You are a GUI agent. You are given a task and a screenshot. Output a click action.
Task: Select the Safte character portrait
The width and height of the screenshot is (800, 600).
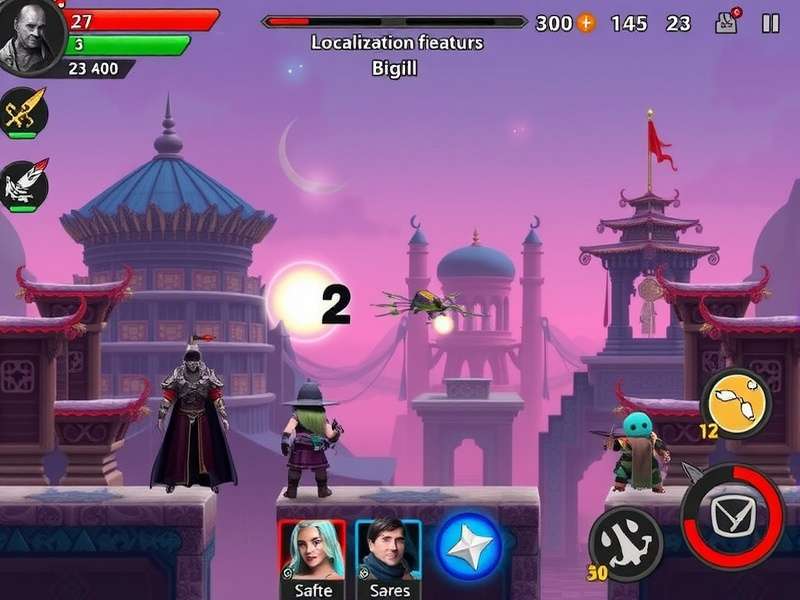312,553
